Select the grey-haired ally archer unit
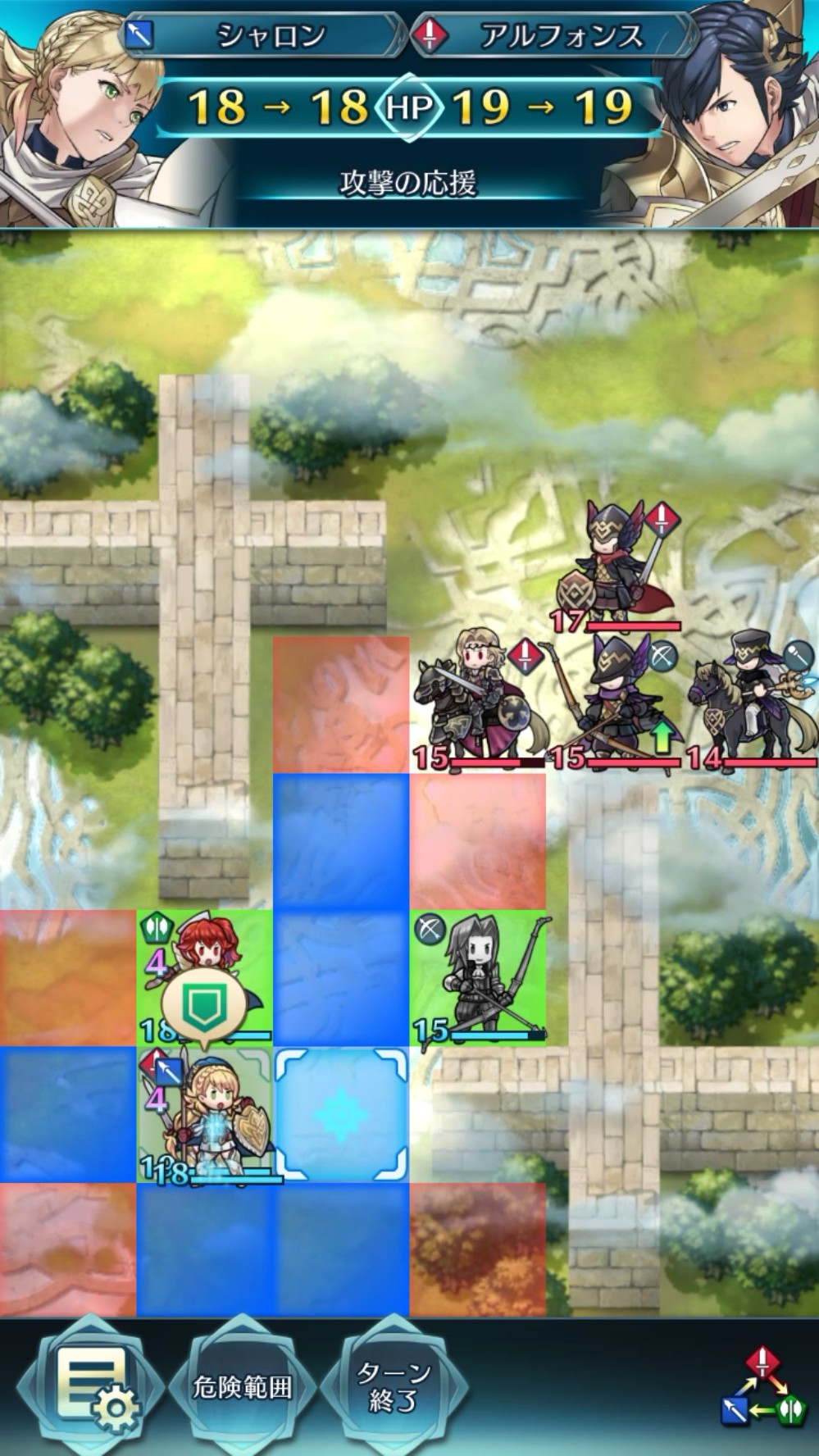 coord(477,977)
